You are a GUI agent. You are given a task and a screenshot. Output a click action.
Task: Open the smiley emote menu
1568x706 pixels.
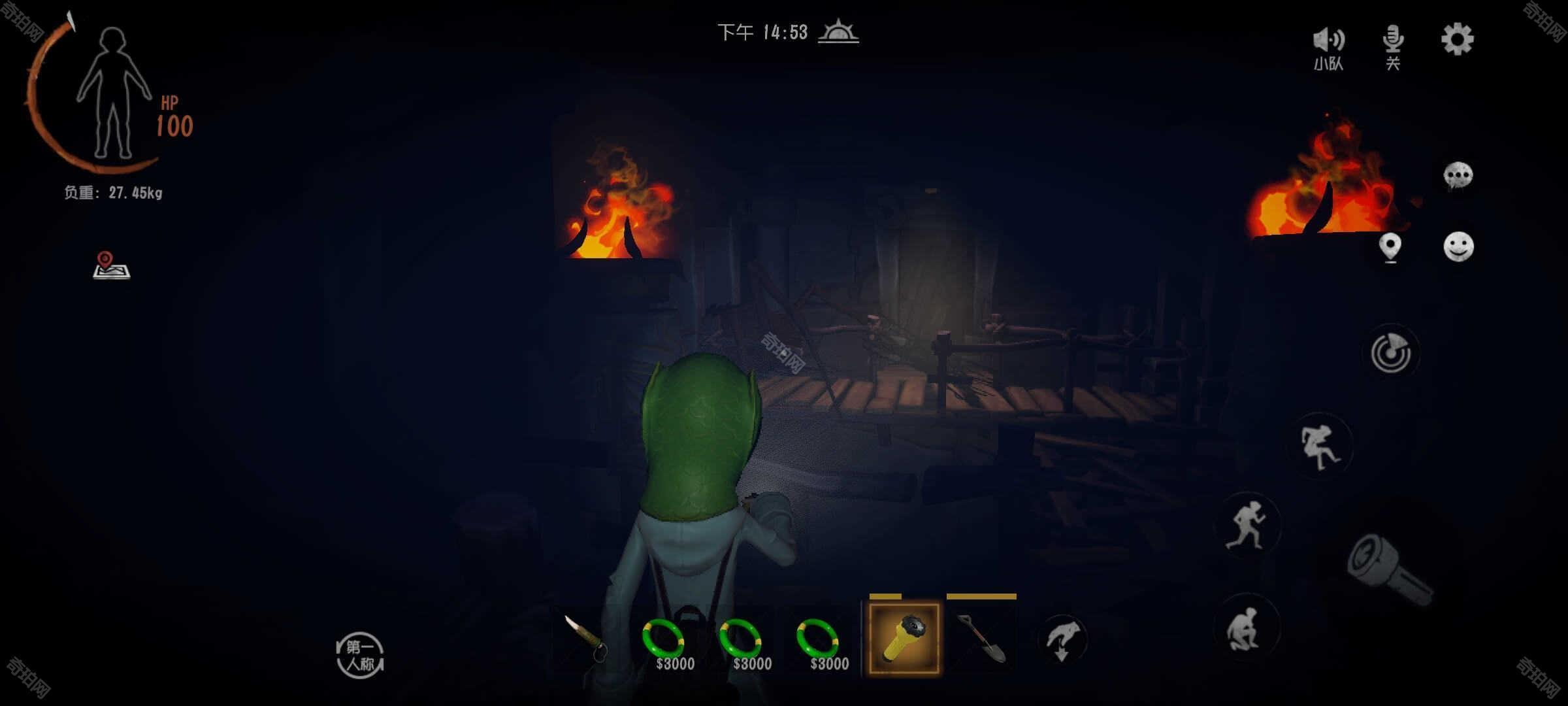click(1458, 247)
